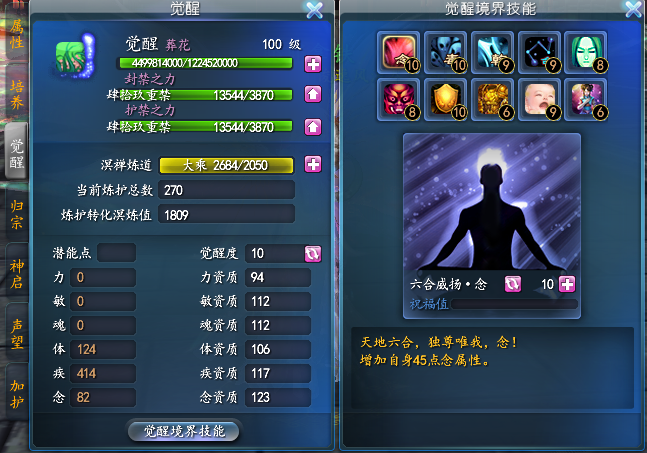The height and width of the screenshot is (453, 647).
Task: Upgrade 封禁之力 with its arrow button
Action: [313, 96]
